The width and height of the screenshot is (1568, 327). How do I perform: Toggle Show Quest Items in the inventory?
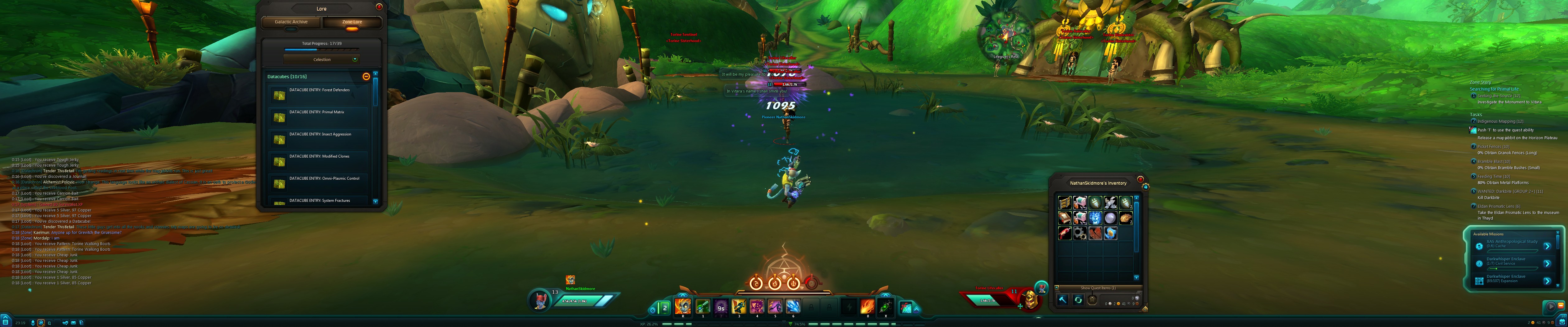[x=1098, y=288]
